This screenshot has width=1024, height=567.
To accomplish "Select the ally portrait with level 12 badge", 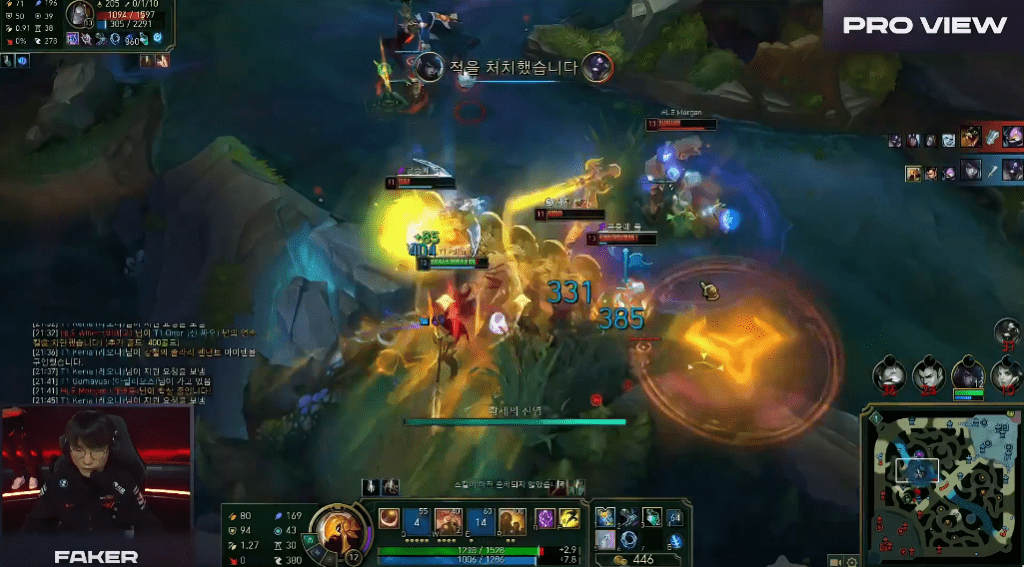I will tap(967, 374).
